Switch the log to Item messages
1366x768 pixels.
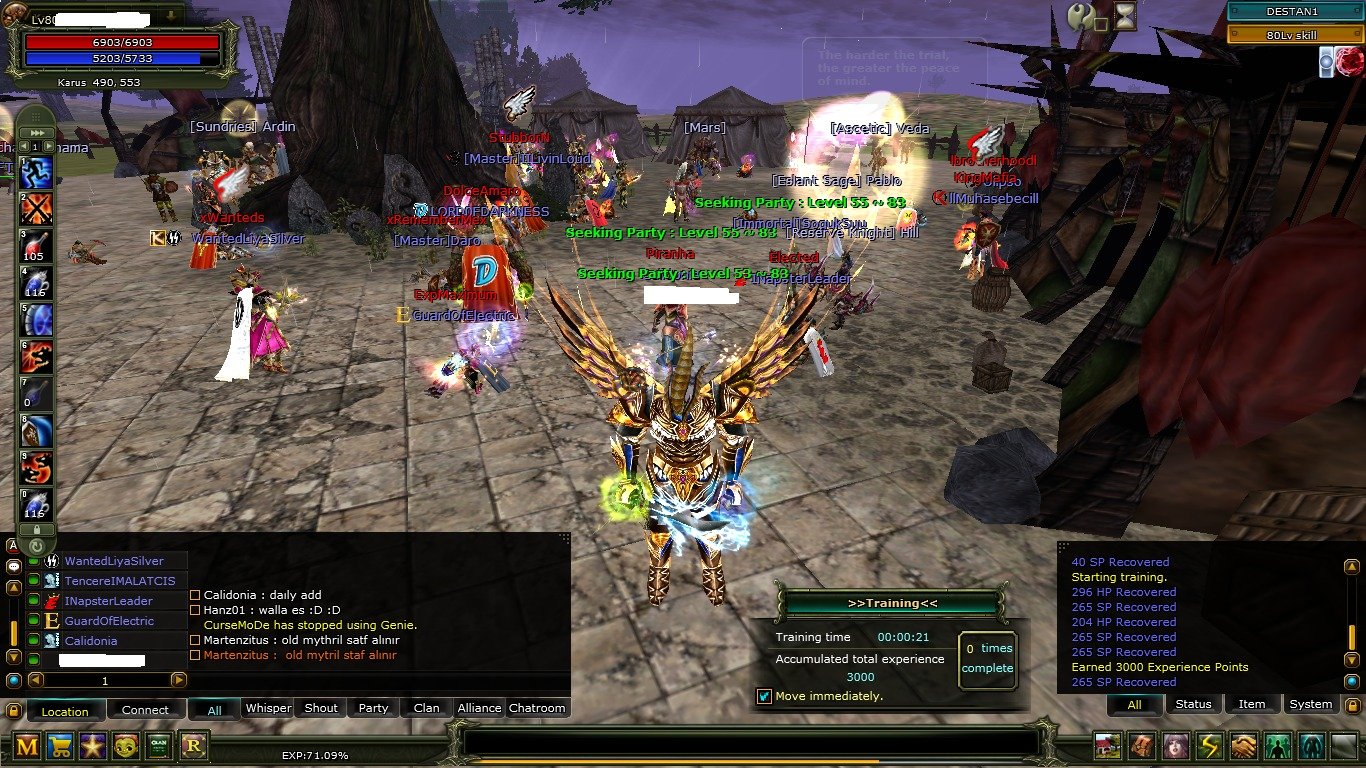pos(1252,704)
